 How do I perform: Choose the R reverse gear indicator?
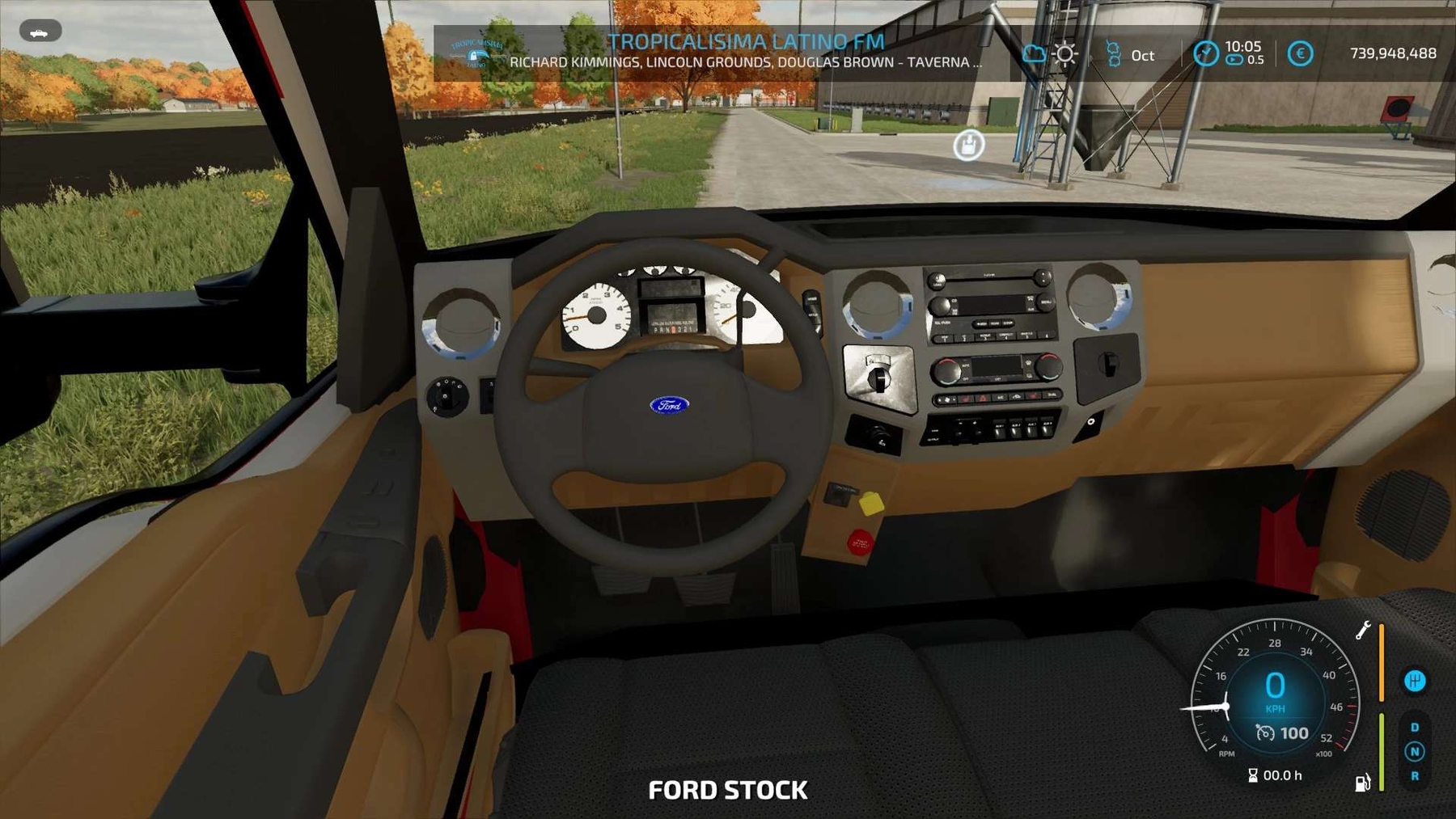pyautogui.click(x=1414, y=775)
